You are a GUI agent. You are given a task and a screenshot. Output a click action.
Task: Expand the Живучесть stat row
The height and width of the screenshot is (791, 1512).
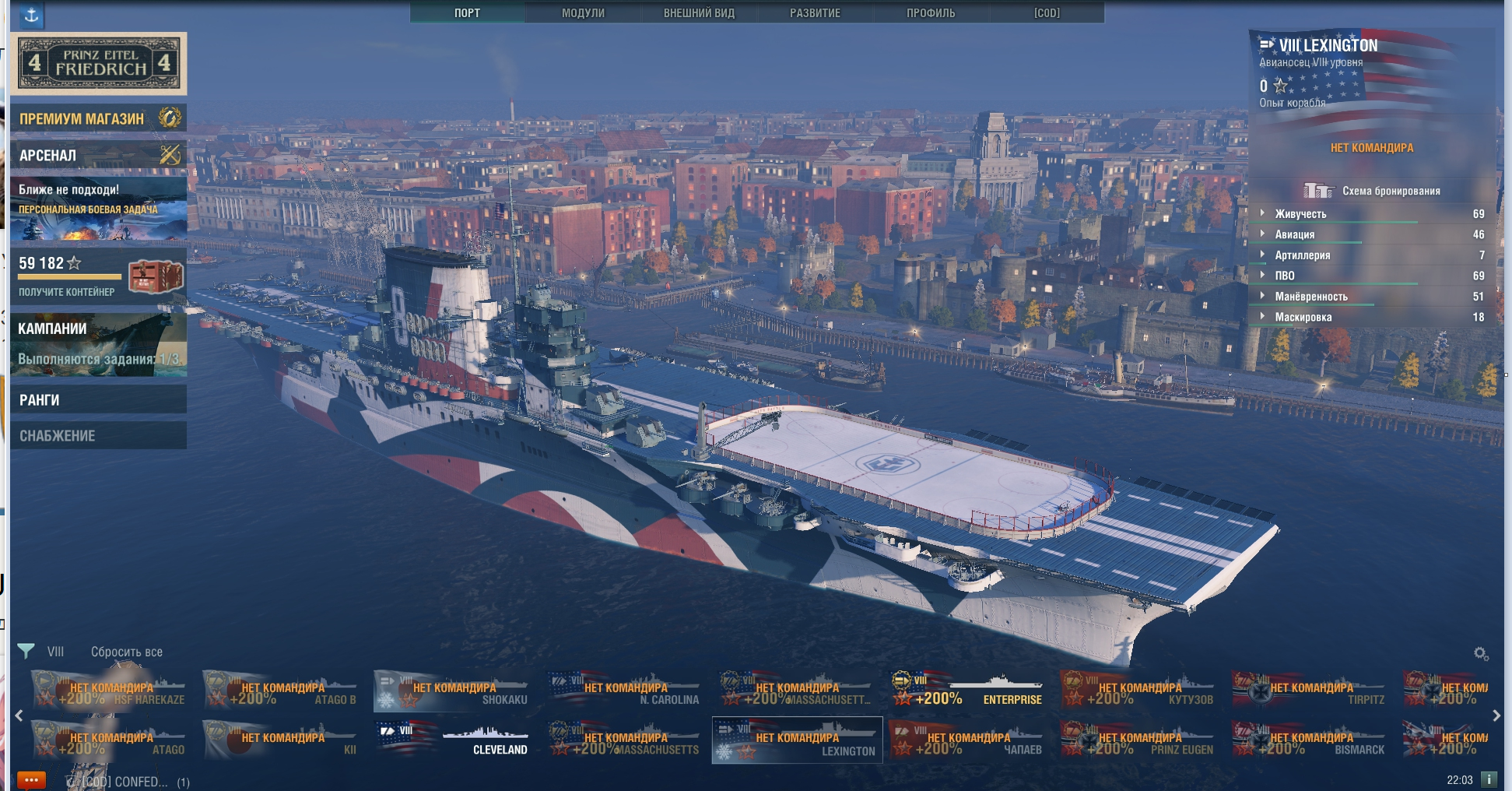(x=1300, y=213)
